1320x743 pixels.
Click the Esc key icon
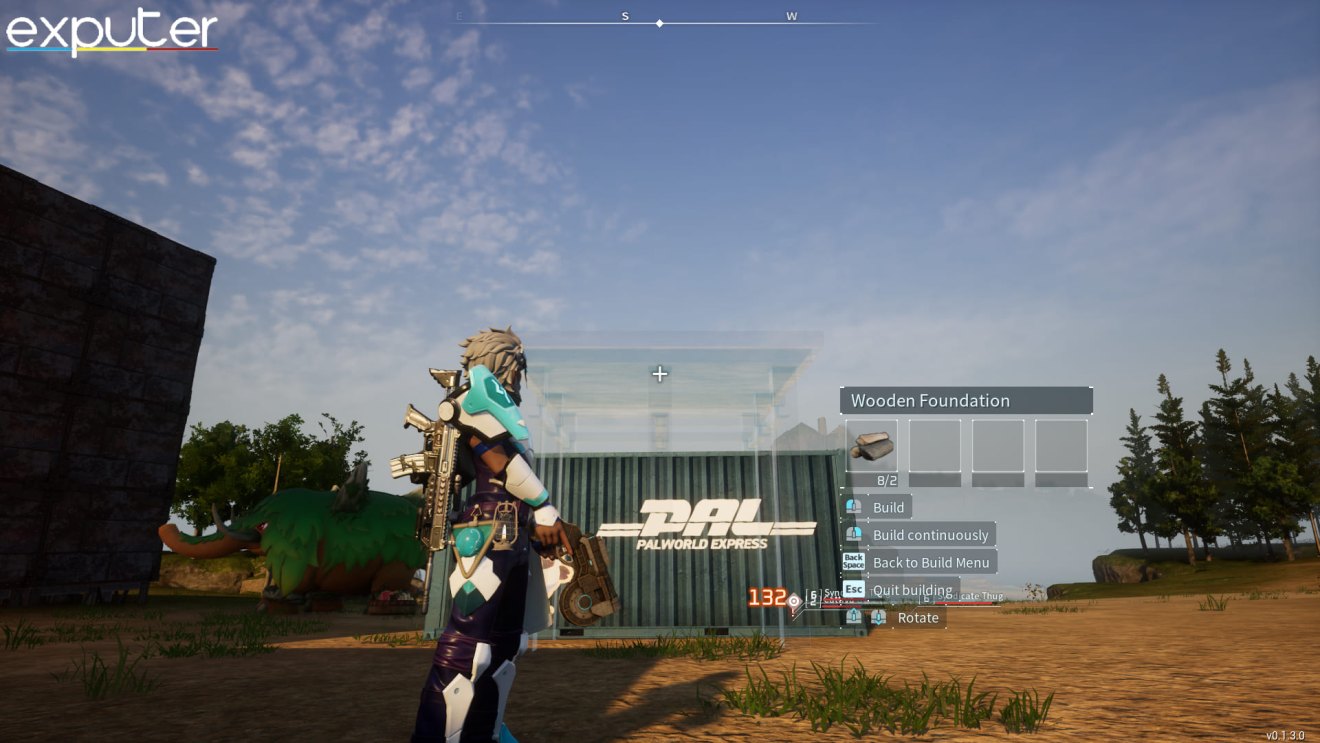(x=854, y=589)
